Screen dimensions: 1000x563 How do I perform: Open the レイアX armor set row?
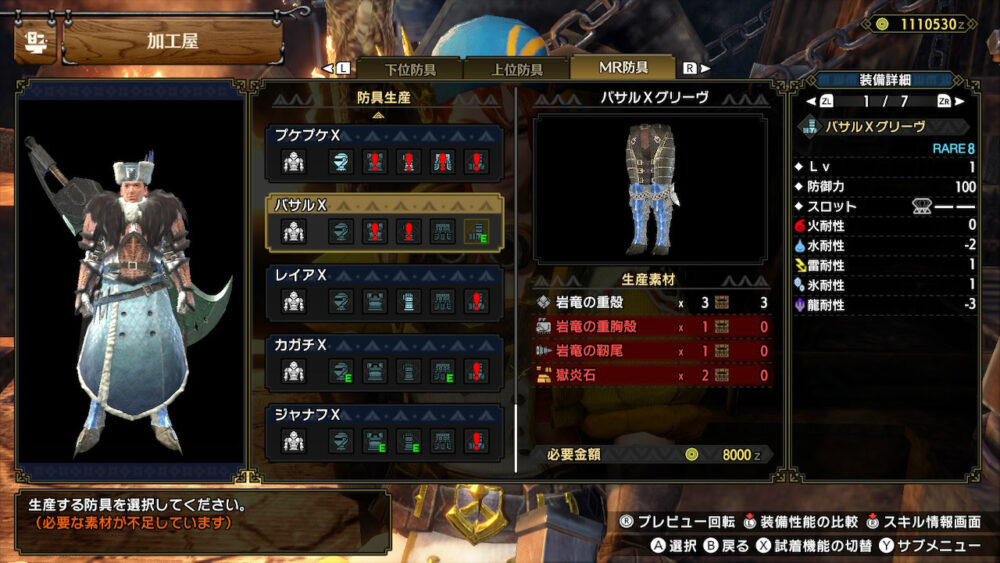(385, 291)
